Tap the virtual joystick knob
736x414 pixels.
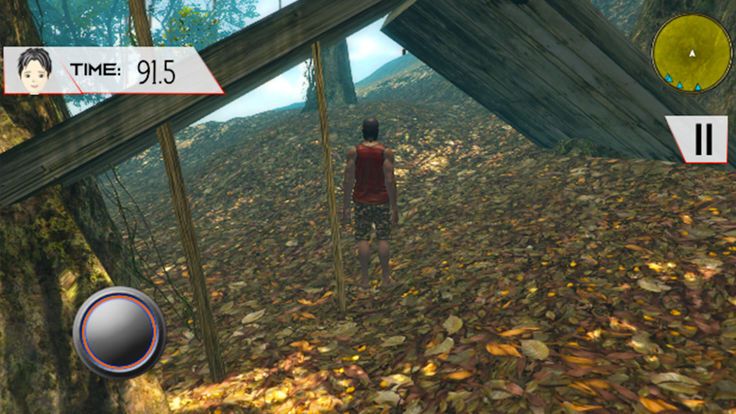tap(119, 332)
